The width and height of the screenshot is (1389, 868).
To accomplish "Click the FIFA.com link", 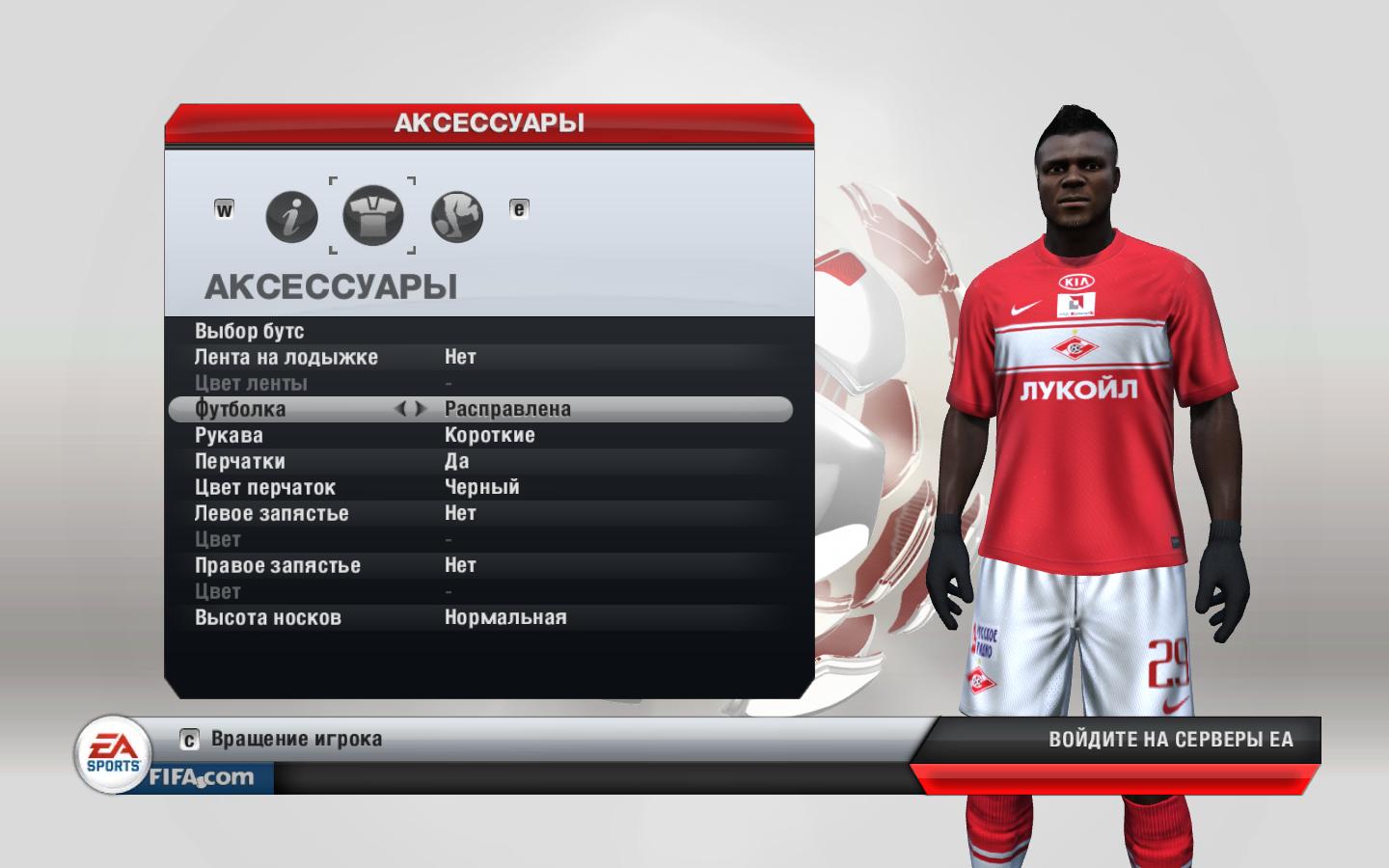I will click(x=201, y=777).
